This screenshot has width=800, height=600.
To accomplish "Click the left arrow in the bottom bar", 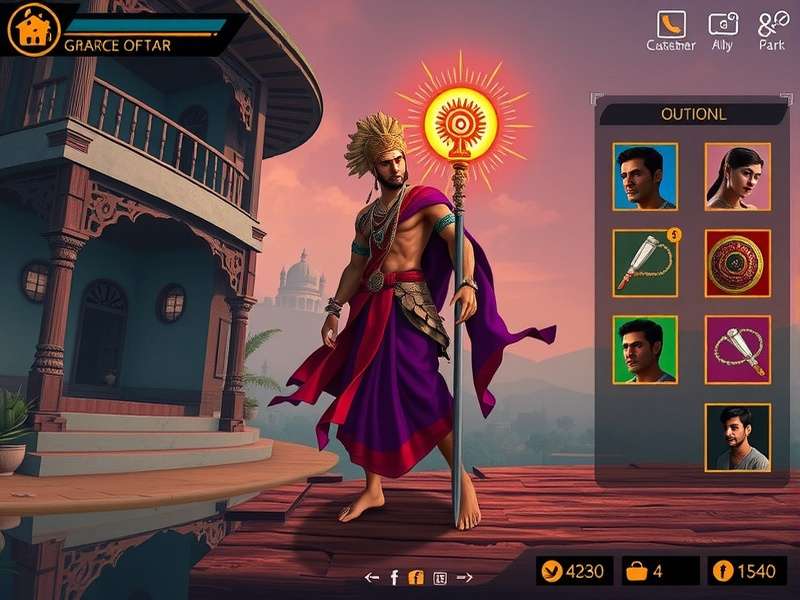I will (372, 577).
